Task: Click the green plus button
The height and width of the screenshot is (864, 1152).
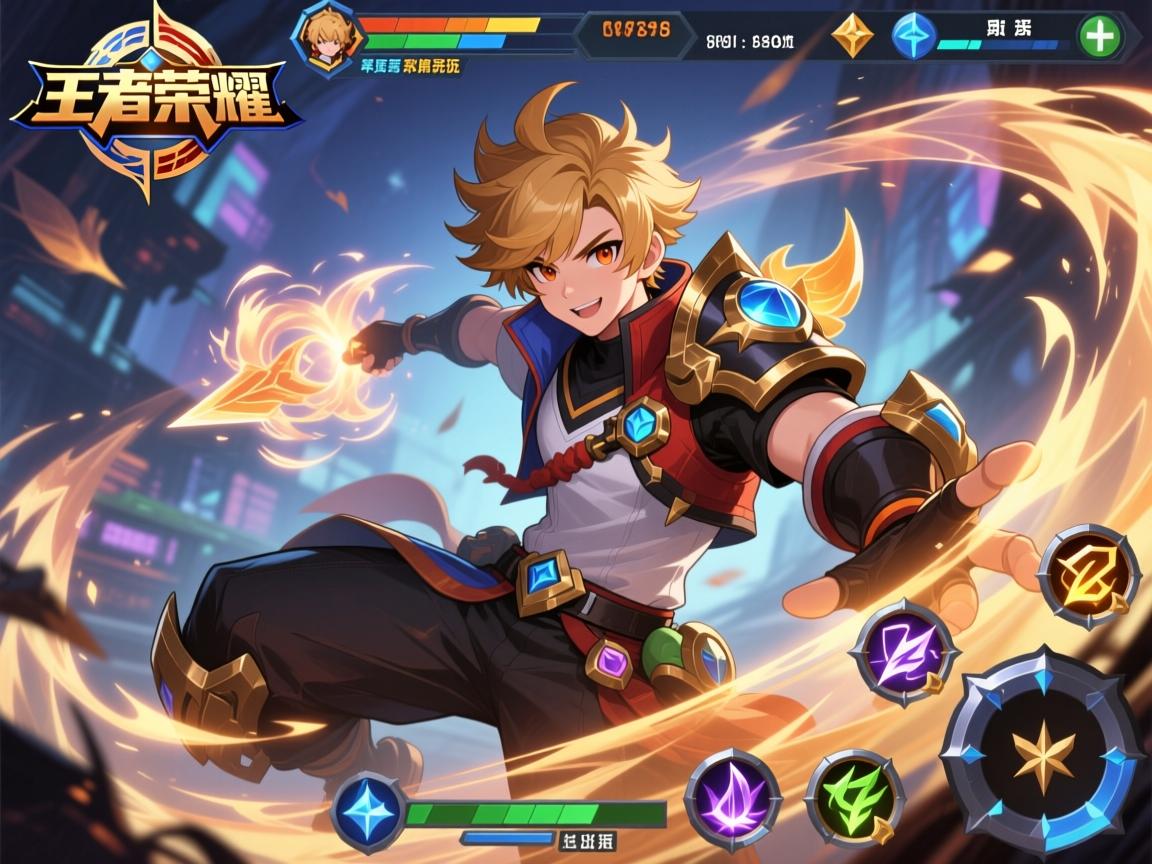Action: [x=1100, y=37]
